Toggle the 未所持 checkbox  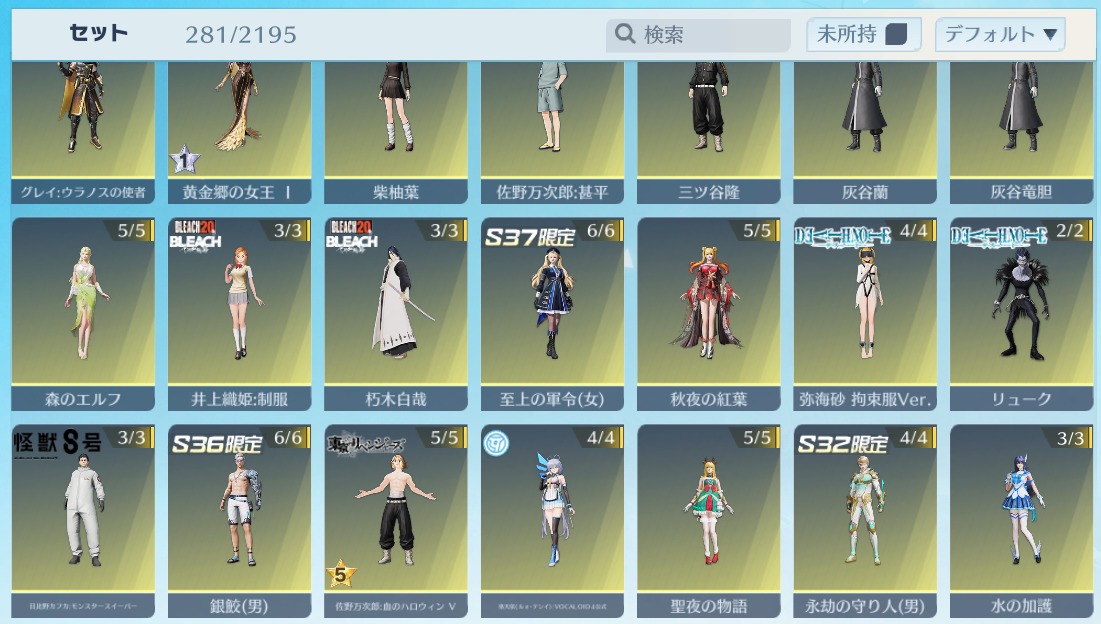(896, 35)
